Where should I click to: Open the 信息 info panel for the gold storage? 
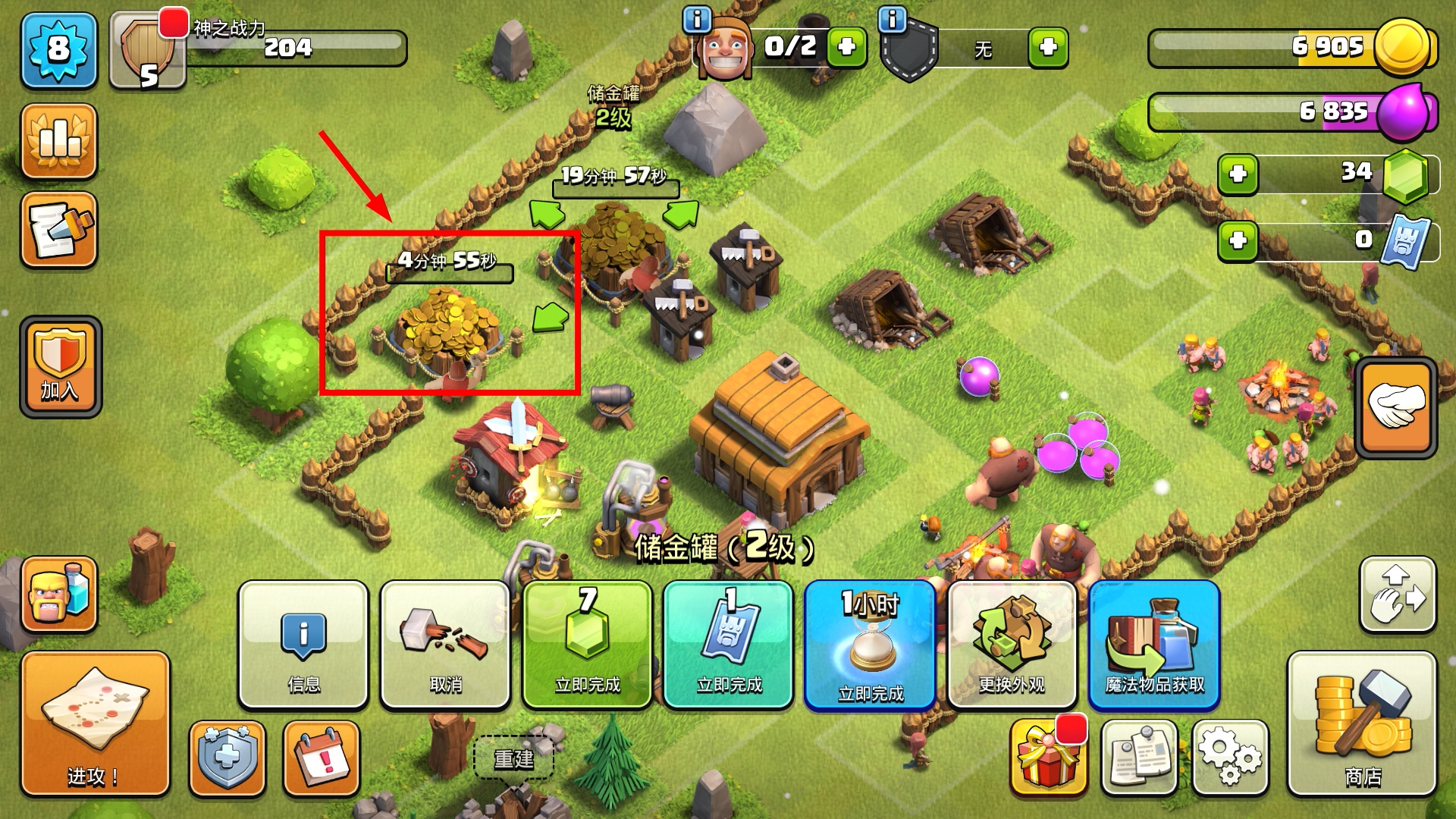303,645
